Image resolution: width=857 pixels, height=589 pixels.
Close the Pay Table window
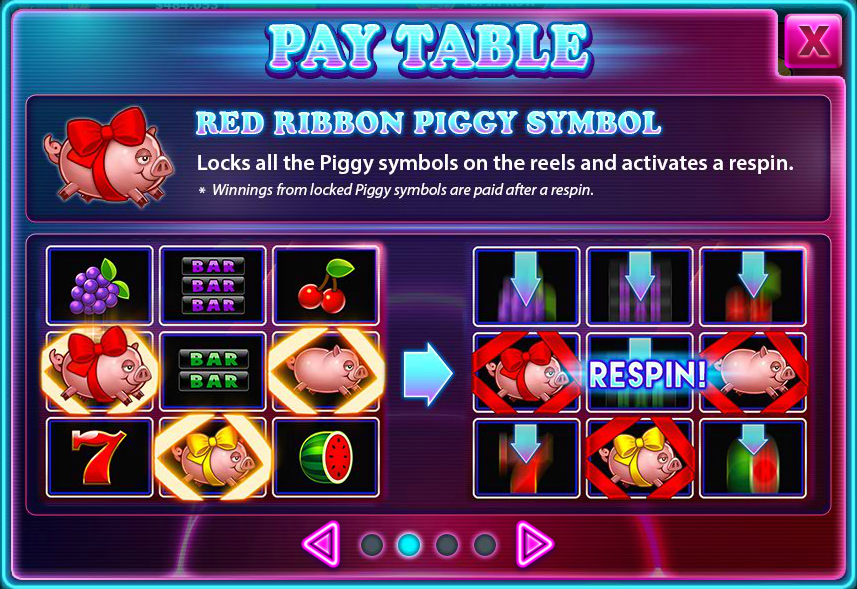tap(813, 42)
